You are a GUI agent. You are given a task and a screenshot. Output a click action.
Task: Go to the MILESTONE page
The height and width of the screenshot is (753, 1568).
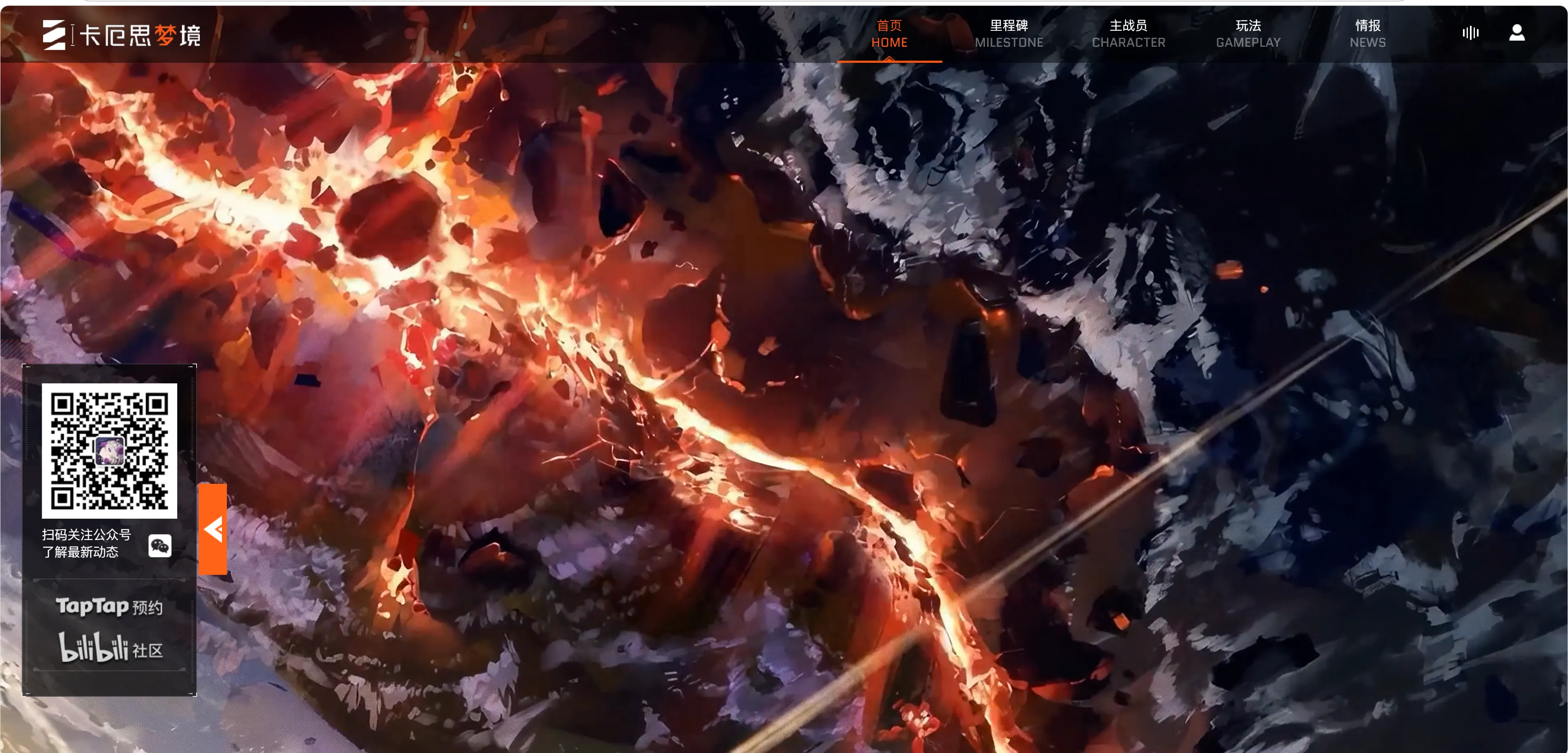coord(1008,34)
